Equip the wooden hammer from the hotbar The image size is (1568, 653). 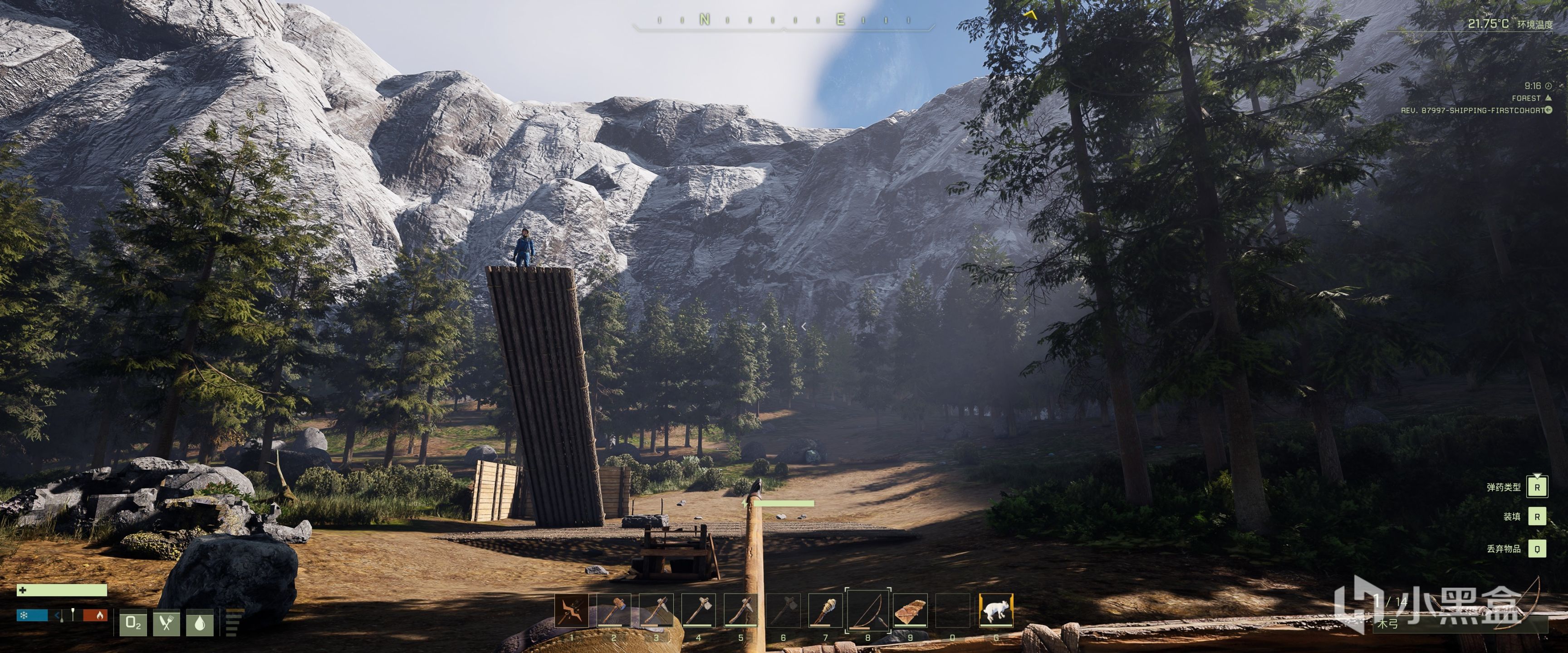tap(613, 611)
